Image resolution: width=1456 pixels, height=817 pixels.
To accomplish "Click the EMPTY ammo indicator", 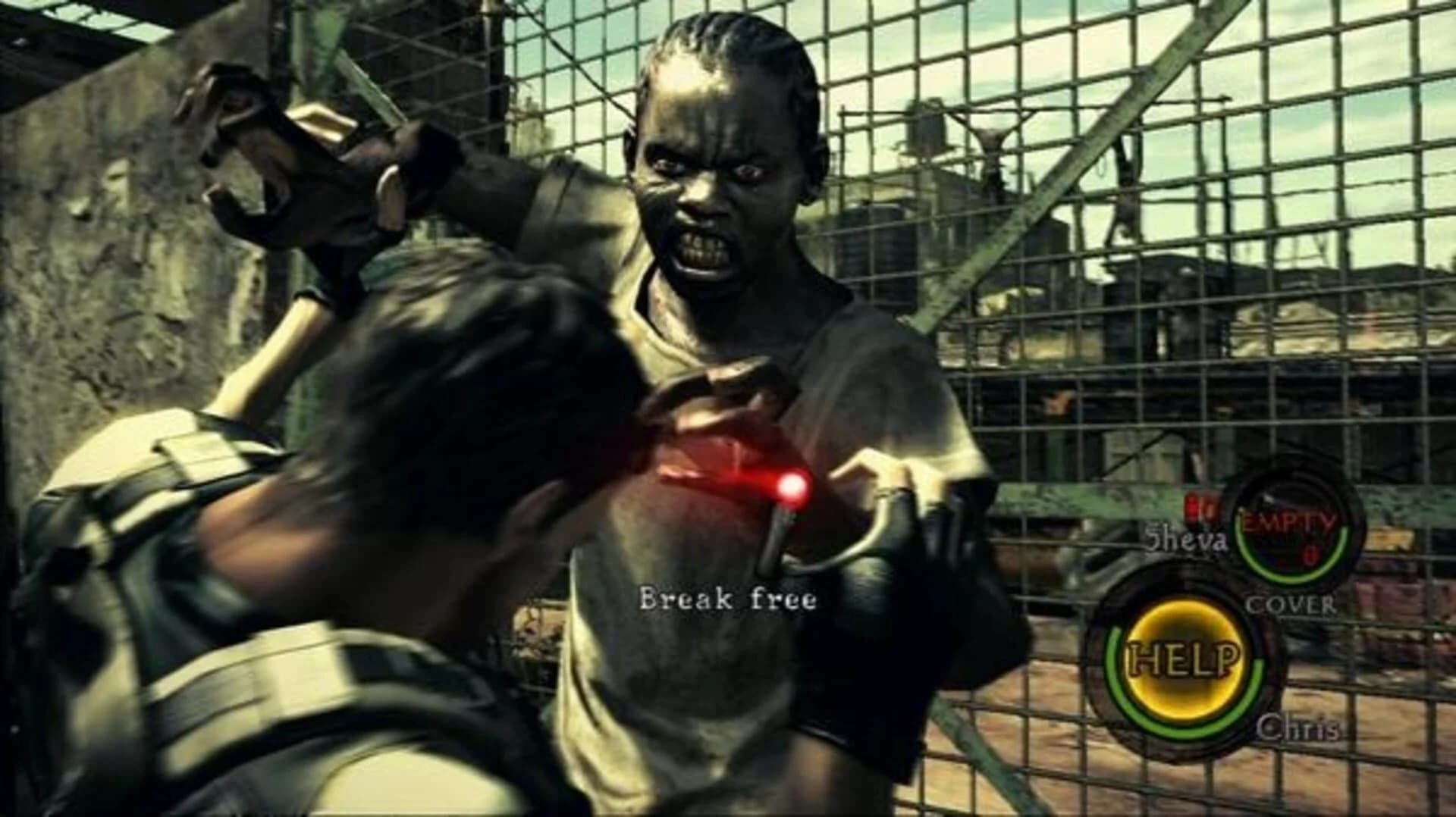I will (1288, 521).
